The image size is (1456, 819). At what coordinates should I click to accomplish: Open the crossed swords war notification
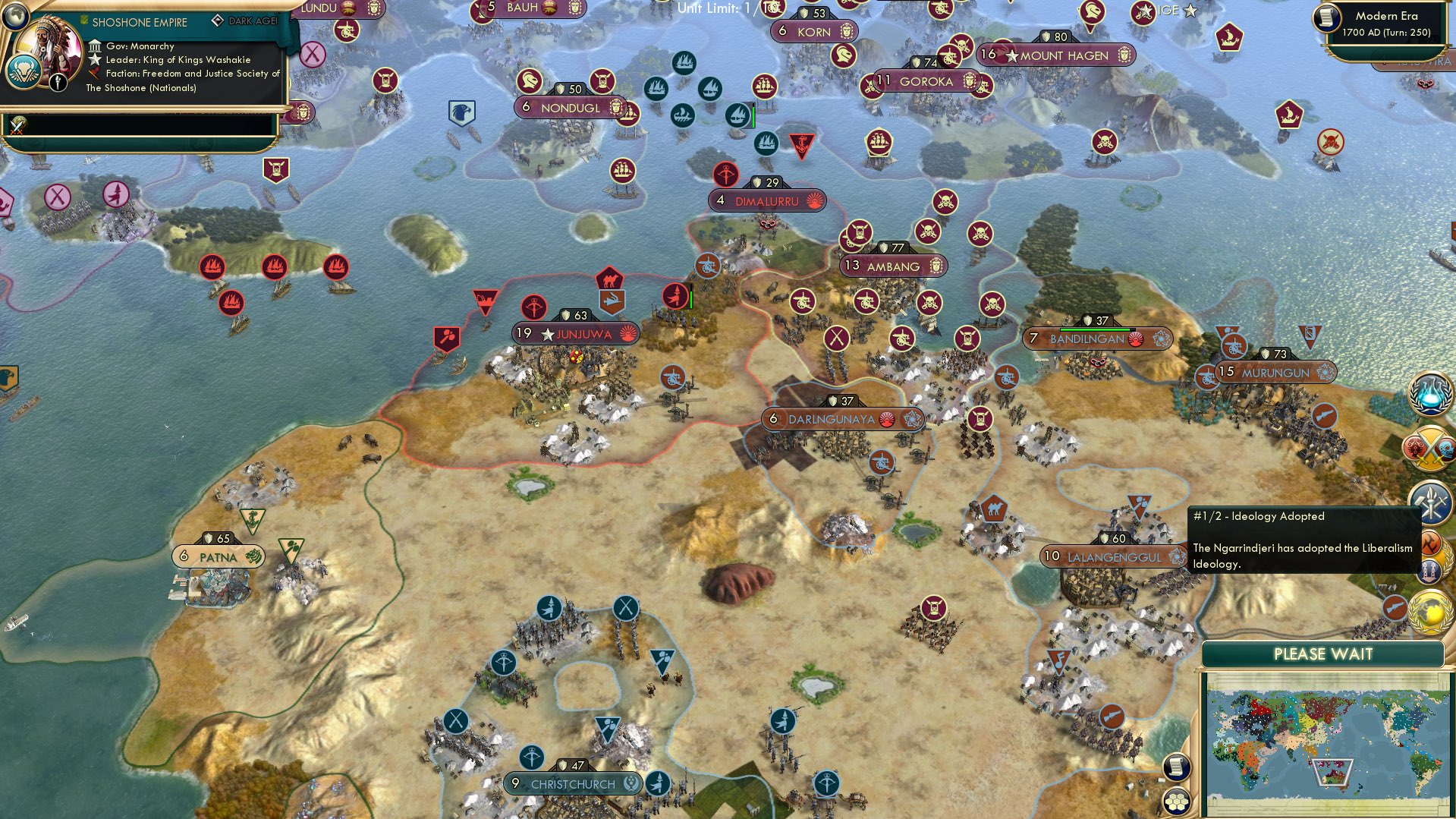point(1430,448)
